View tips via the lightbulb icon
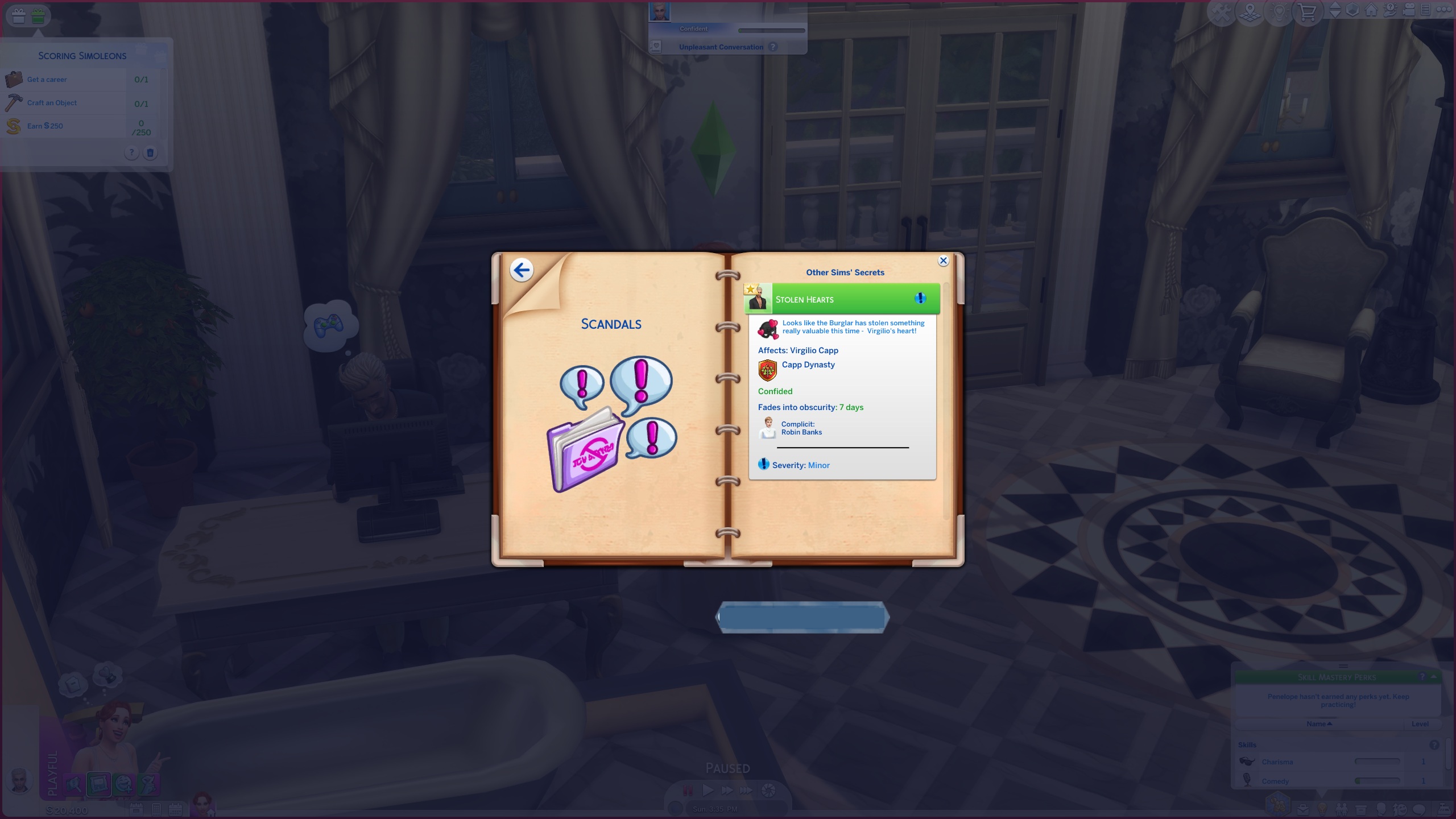Image resolution: width=1456 pixels, height=819 pixels. click(1279, 9)
